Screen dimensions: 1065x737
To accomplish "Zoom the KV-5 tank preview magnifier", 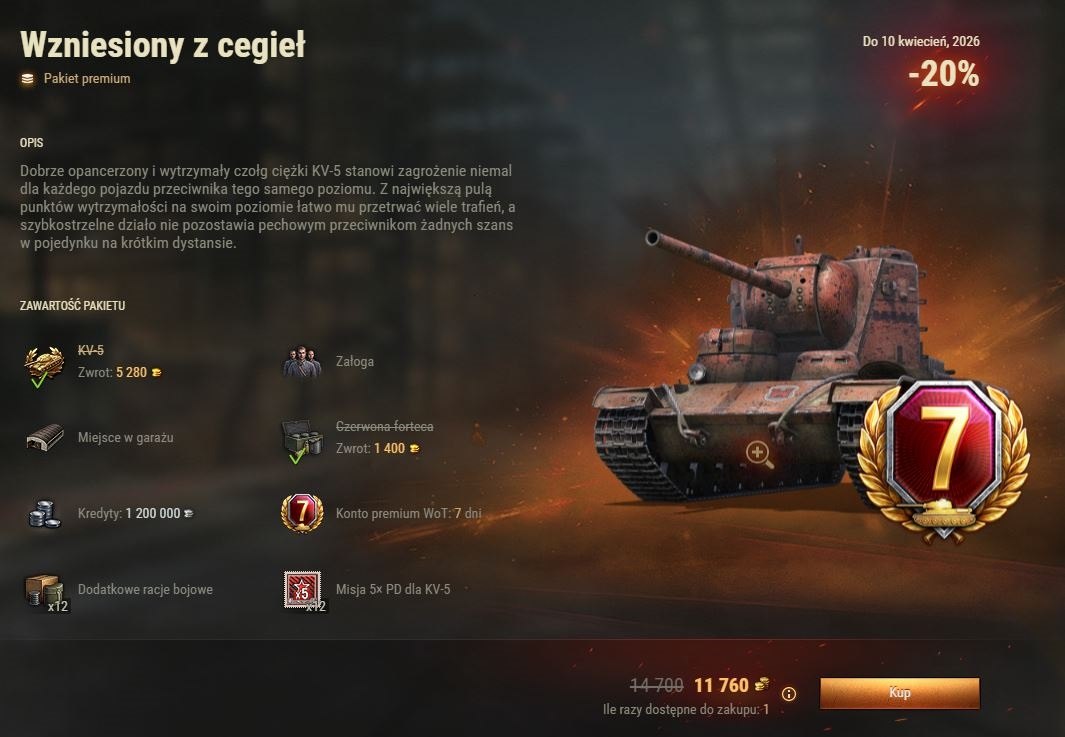I will (x=759, y=455).
